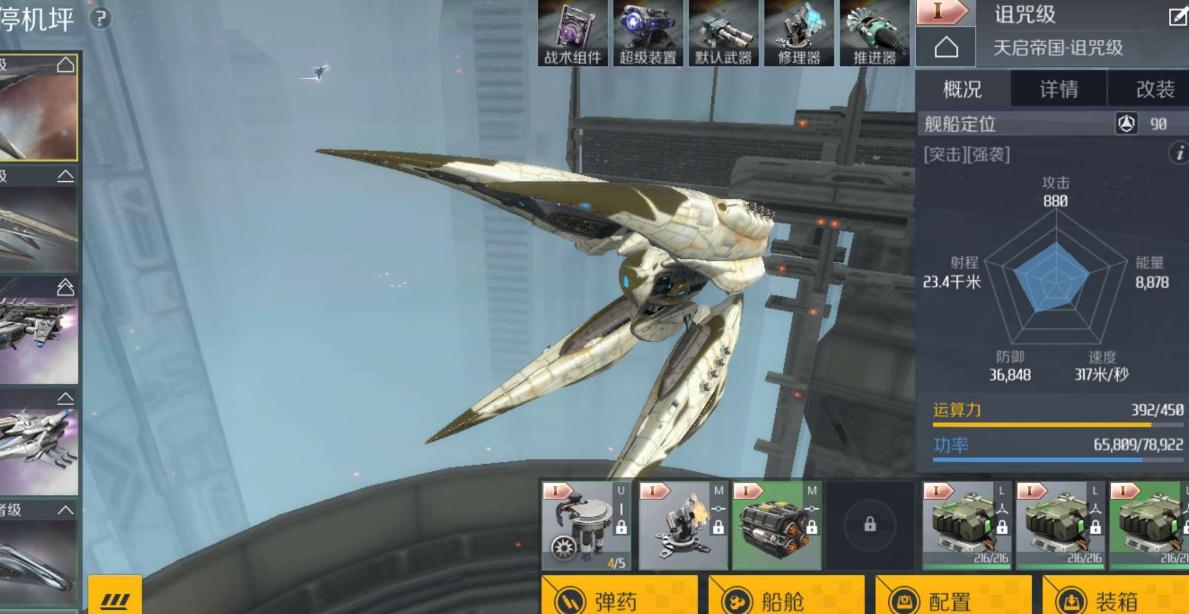
Task: Show ship role info icon
Action: [1179, 153]
